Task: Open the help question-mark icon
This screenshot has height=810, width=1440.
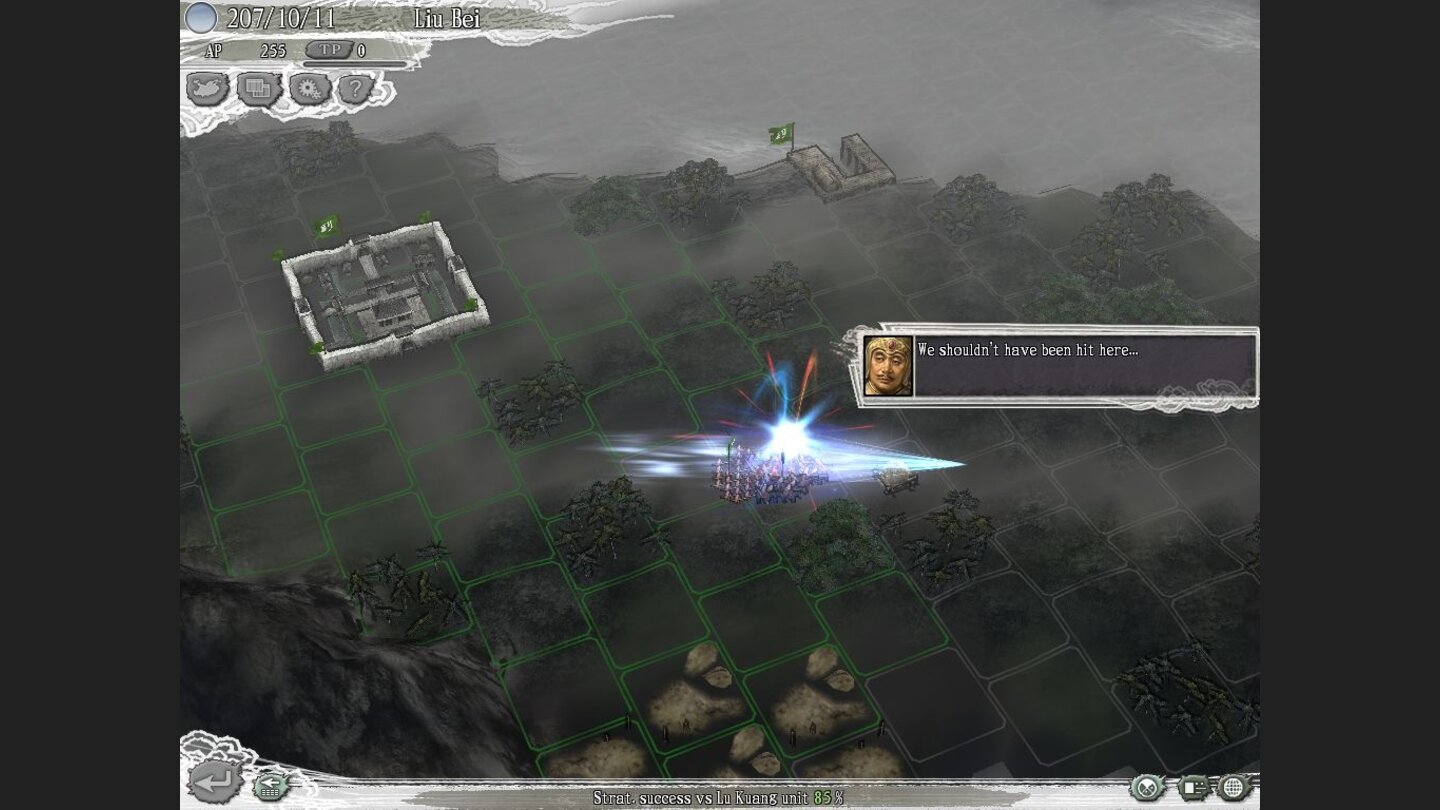Action: pos(359,87)
